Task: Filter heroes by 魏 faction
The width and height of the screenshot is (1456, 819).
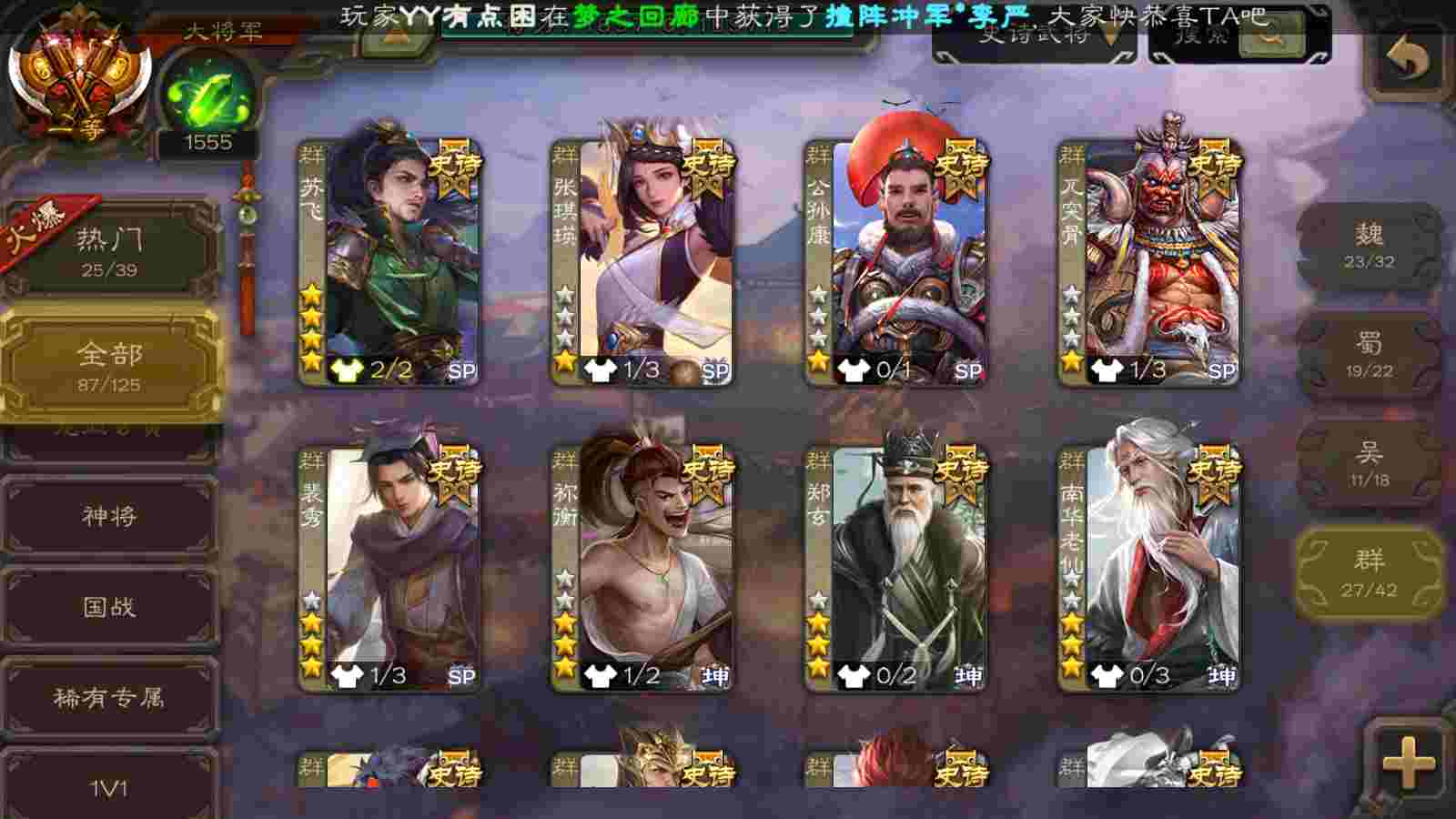Action: click(x=1369, y=246)
